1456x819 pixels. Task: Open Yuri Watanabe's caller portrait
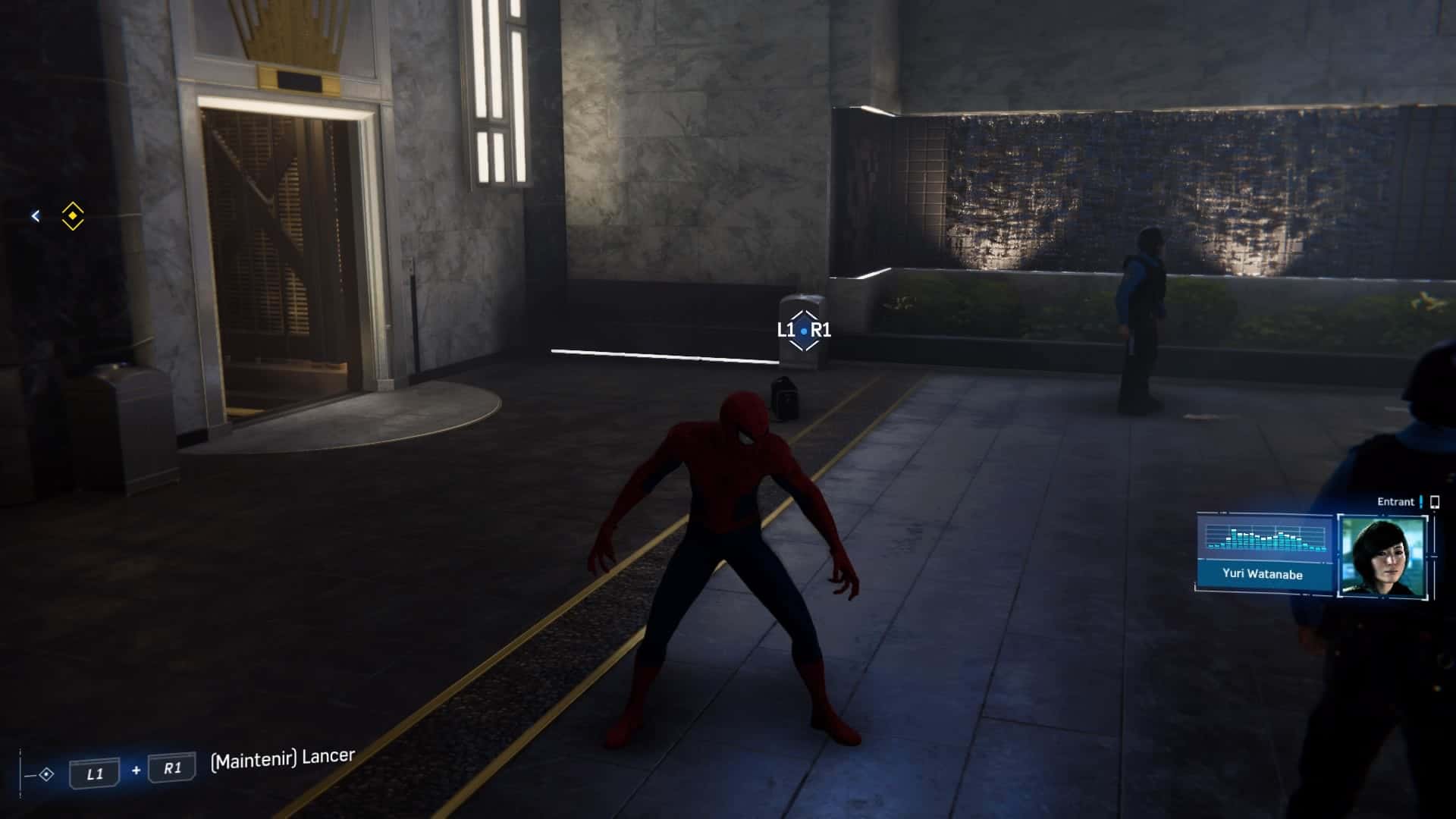click(x=1383, y=556)
